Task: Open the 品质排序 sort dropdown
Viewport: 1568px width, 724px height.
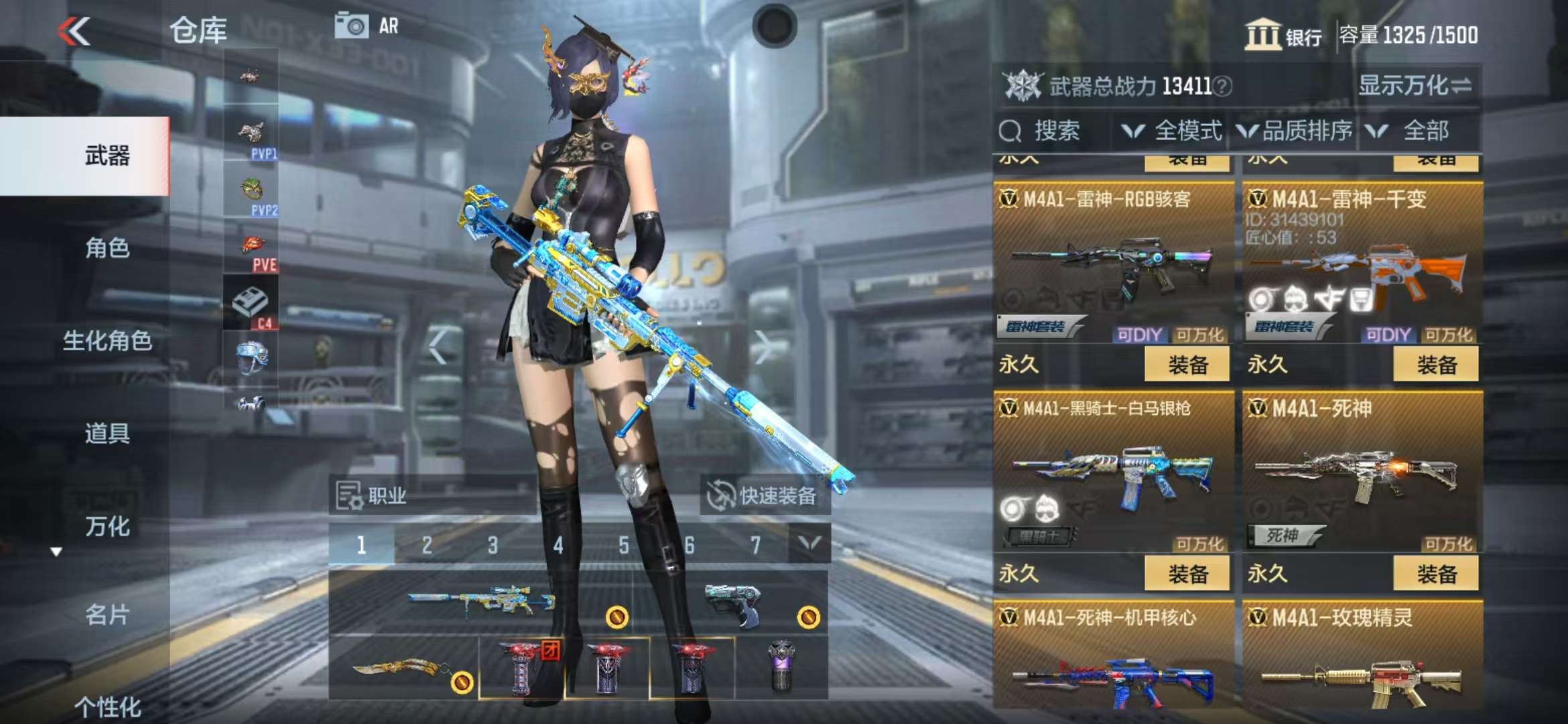Action: tap(1295, 131)
